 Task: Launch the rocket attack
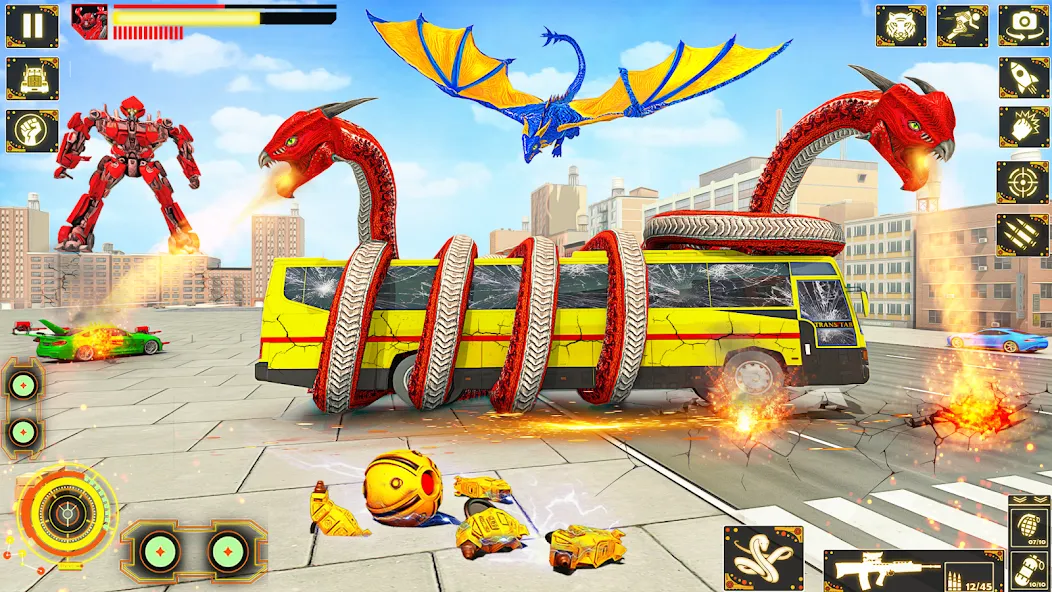pyautogui.click(x=1022, y=78)
